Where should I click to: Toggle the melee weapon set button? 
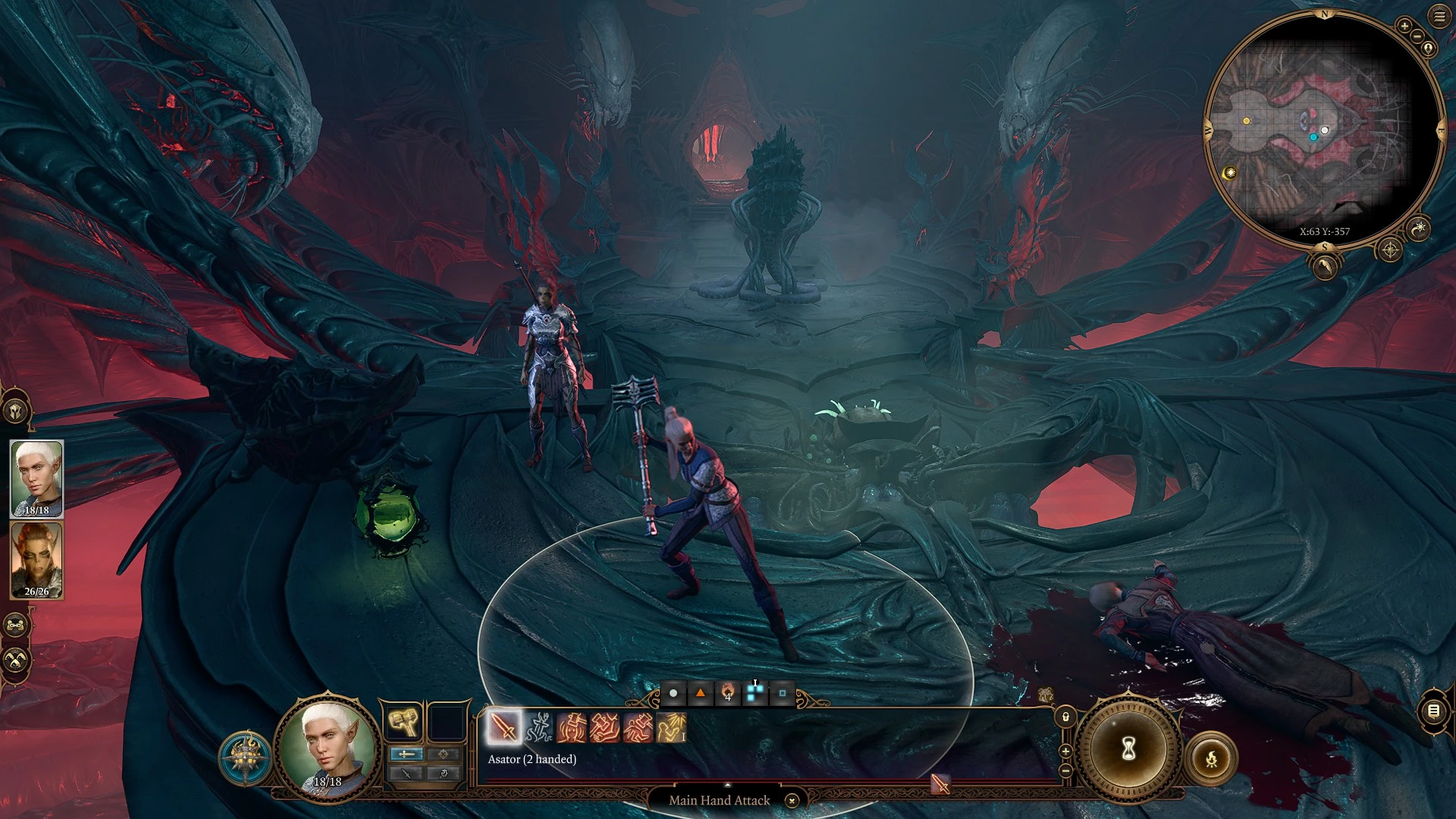click(406, 754)
